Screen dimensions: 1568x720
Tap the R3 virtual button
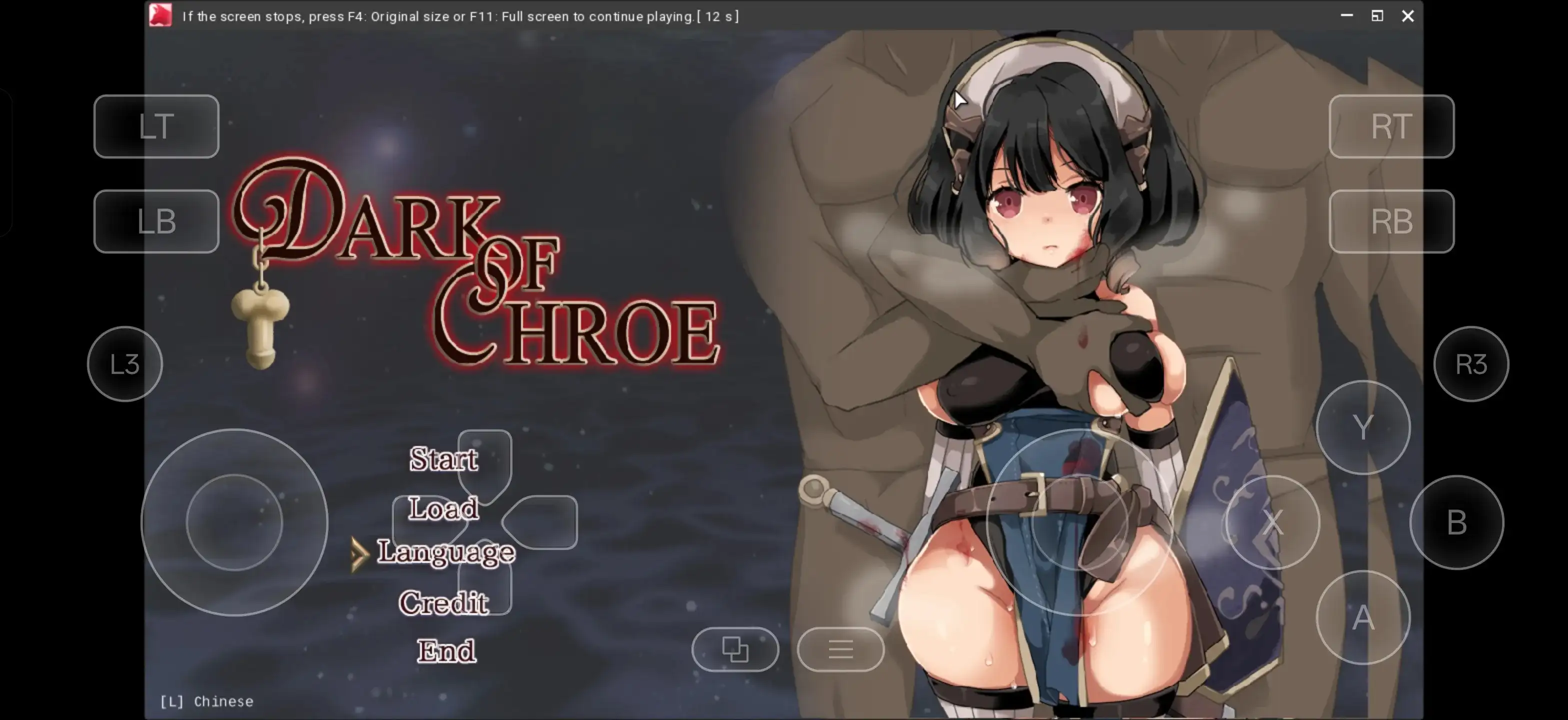1471,364
